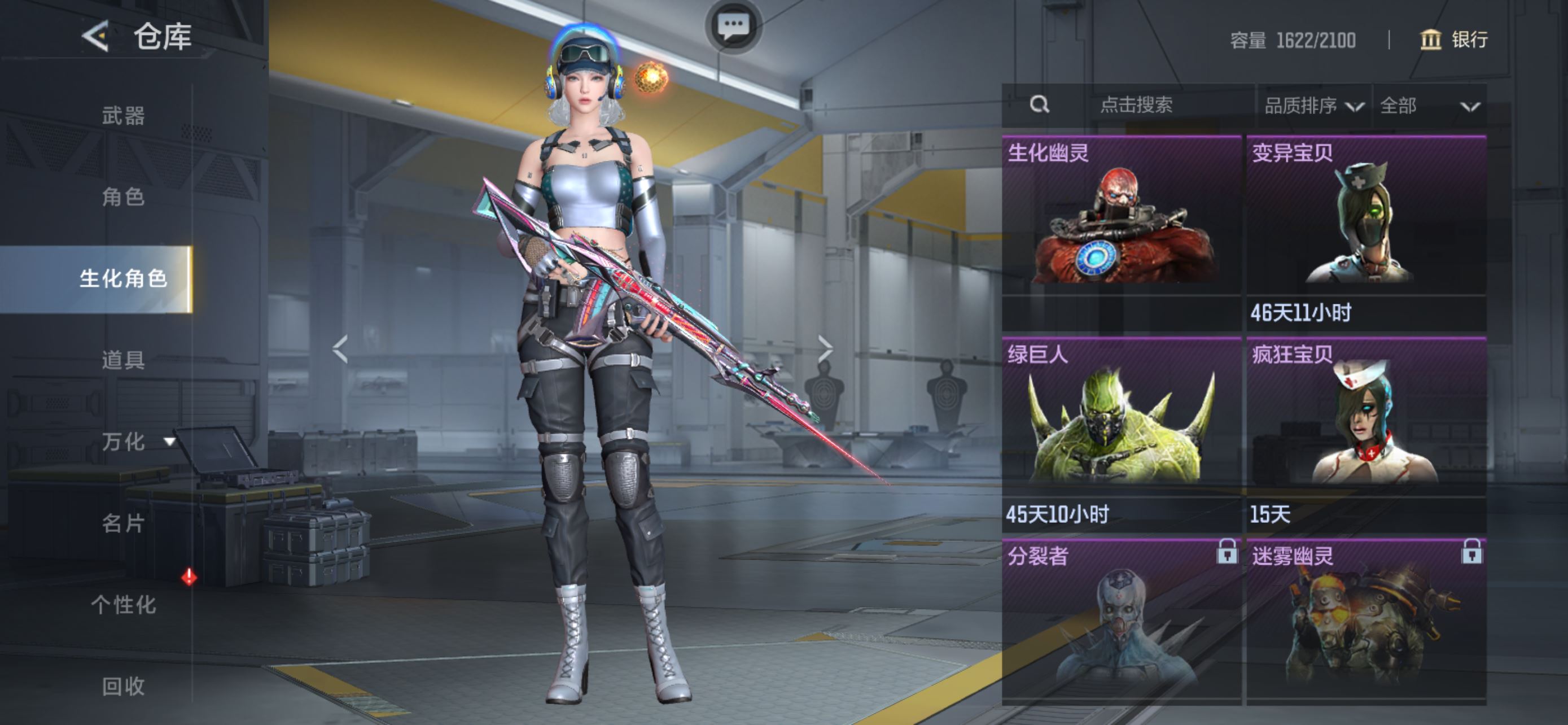Select the locked 分裂者 card
The width and height of the screenshot is (1568, 725).
point(1121,621)
